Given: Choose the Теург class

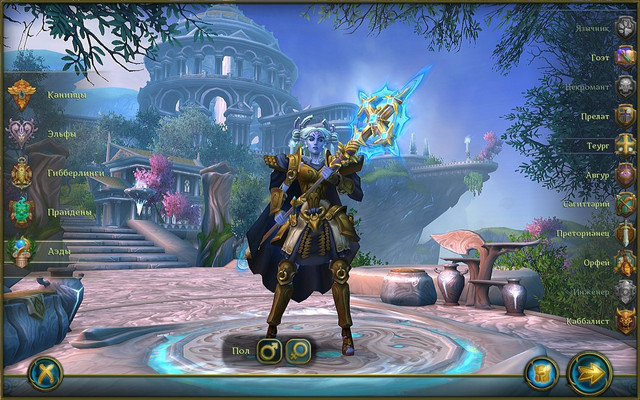Looking at the screenshot, I should [624, 145].
